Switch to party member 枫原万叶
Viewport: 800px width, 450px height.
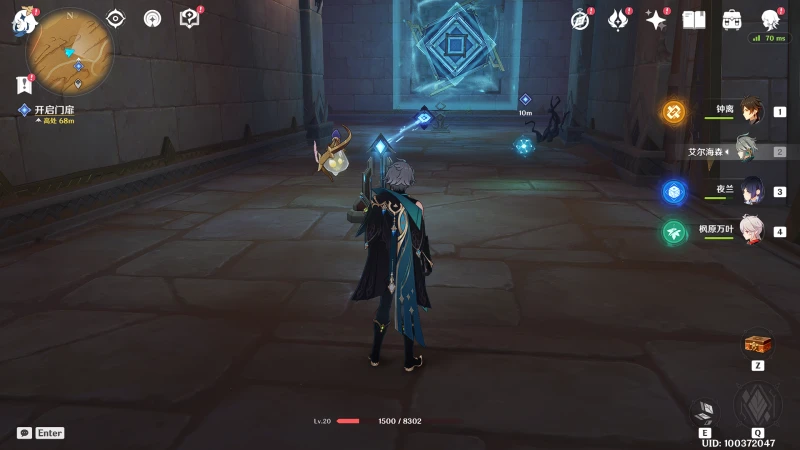tap(750, 231)
